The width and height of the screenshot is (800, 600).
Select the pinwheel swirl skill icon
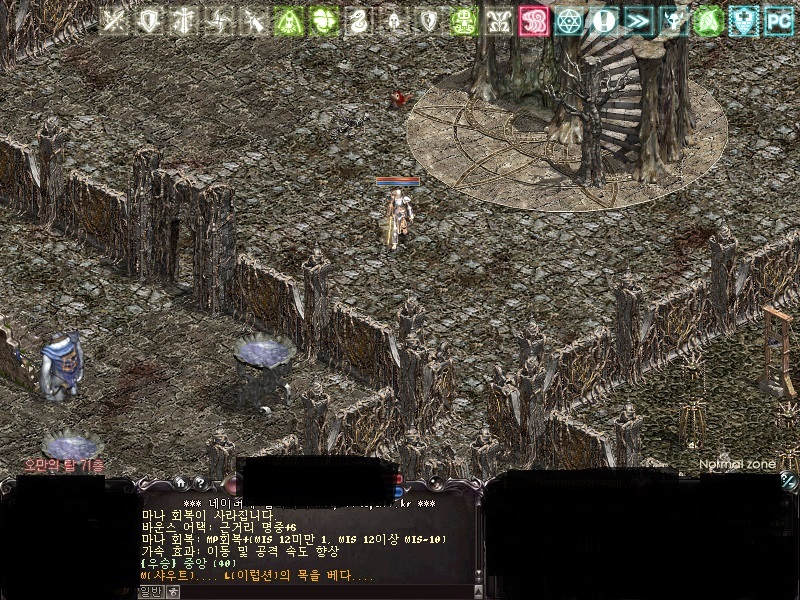(219, 21)
